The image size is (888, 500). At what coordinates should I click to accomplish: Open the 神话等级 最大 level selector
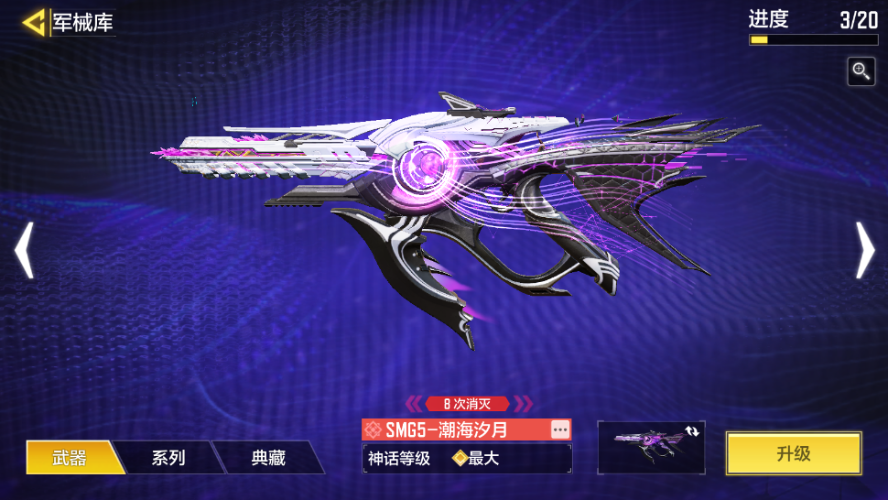tap(466, 459)
